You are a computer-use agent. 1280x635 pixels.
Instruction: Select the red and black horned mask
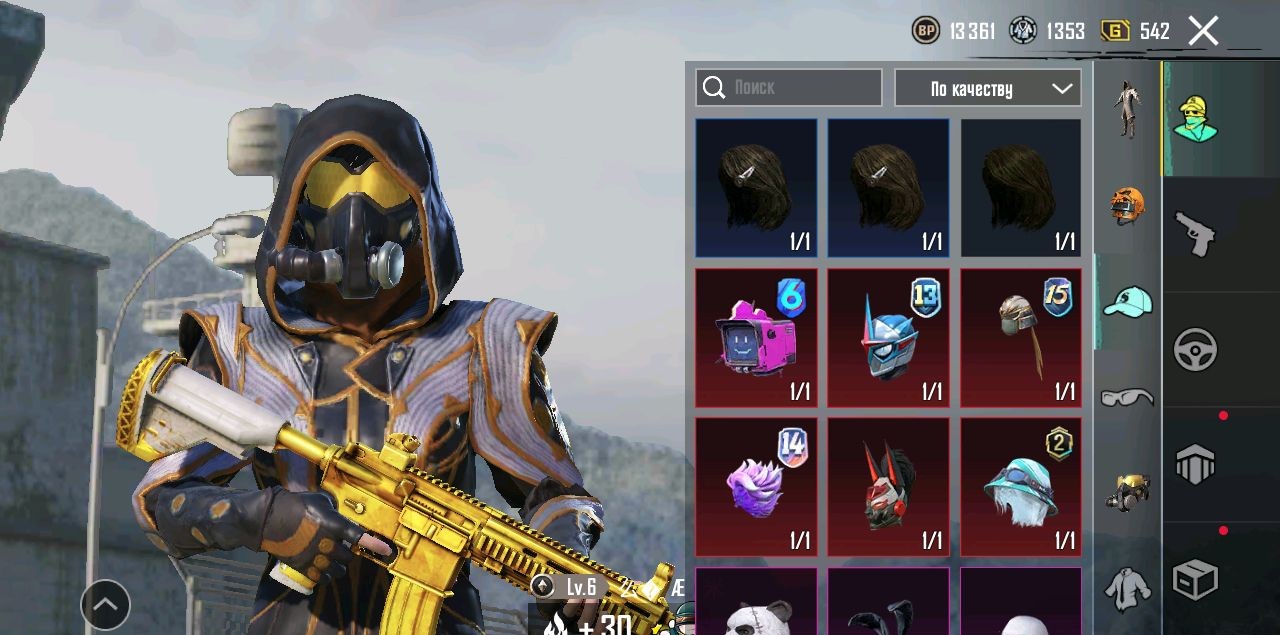point(888,487)
